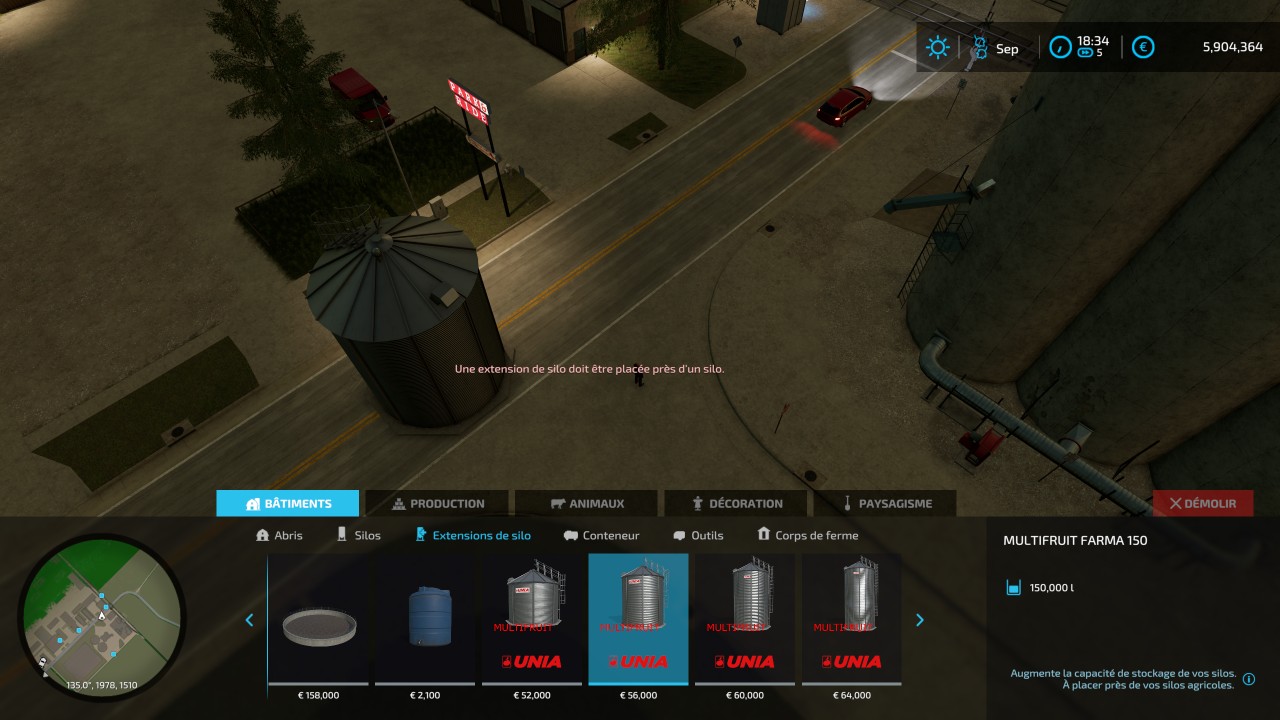Select the Silos subcategory
Image resolution: width=1280 pixels, height=720 pixels.
point(358,535)
